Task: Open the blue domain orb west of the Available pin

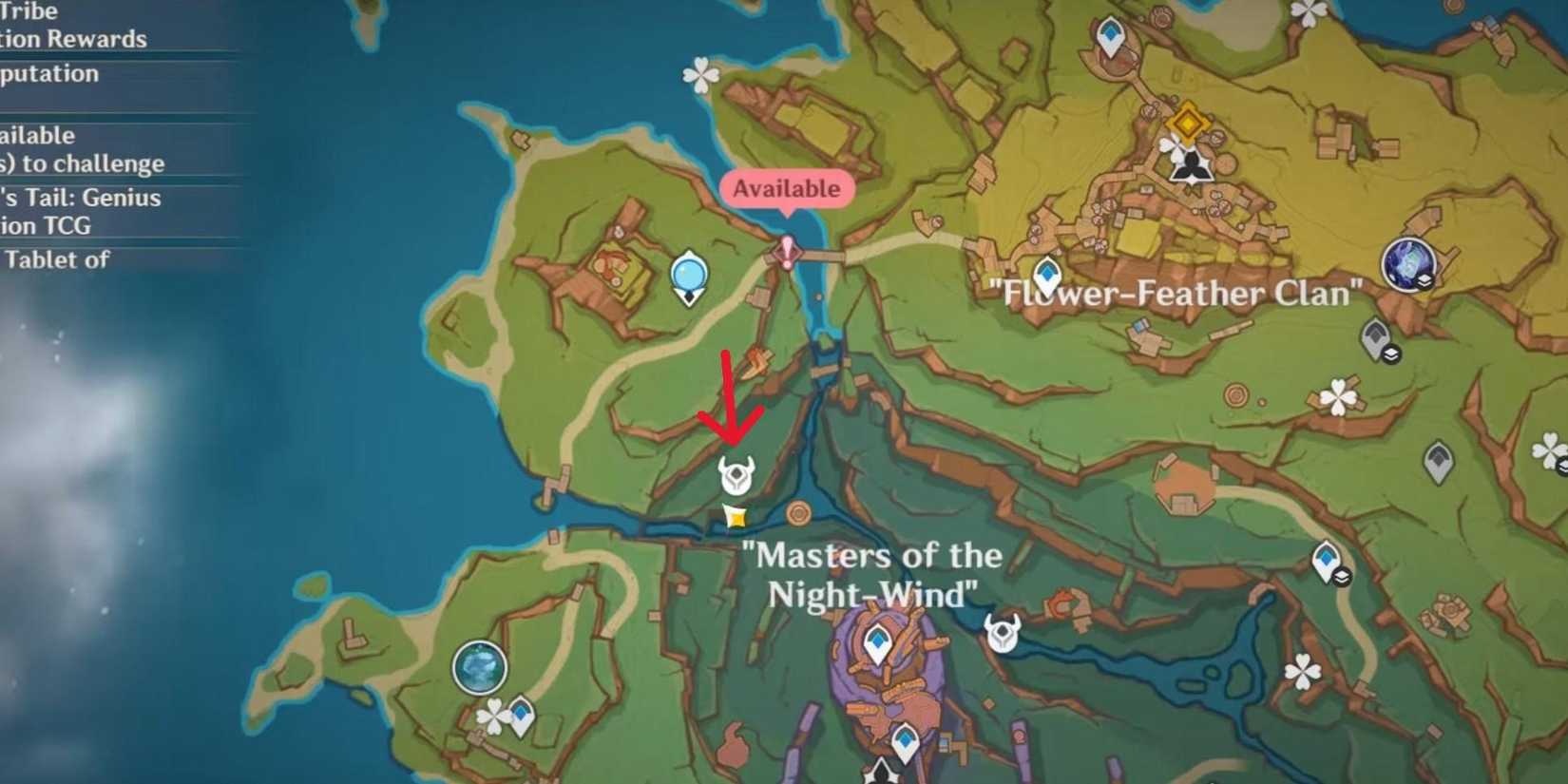Action: tap(687, 275)
